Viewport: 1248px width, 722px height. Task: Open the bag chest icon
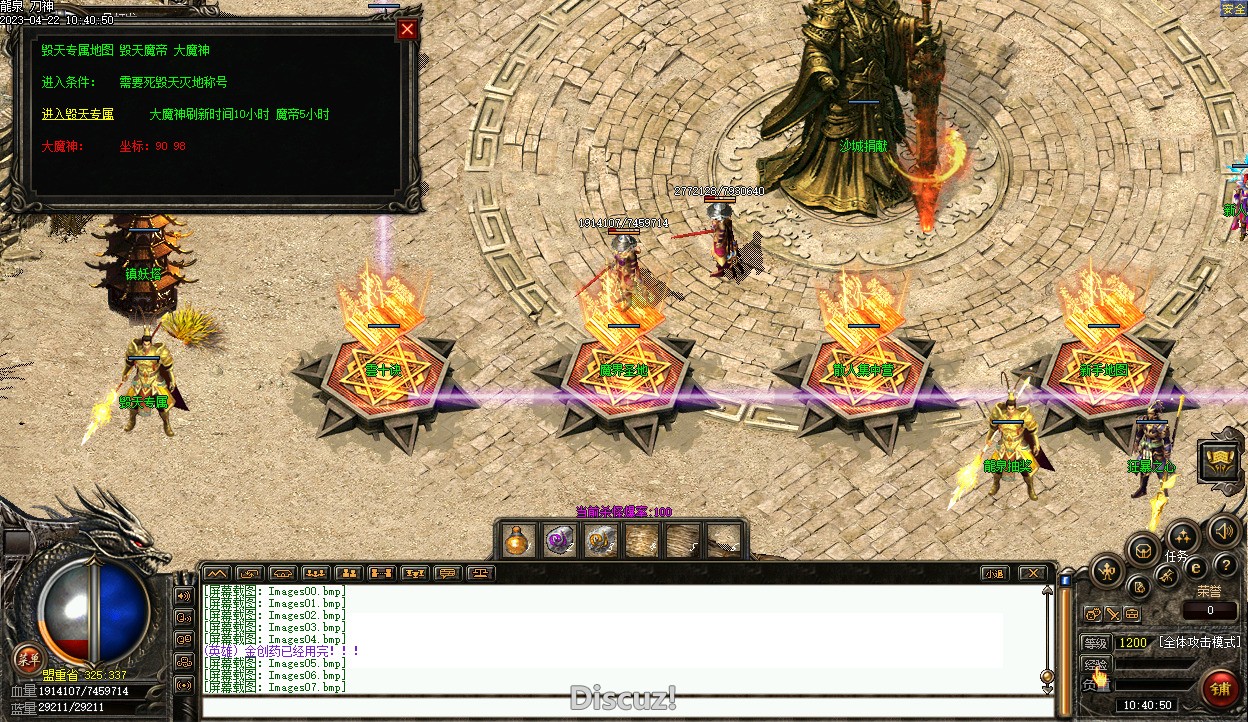point(1143,548)
